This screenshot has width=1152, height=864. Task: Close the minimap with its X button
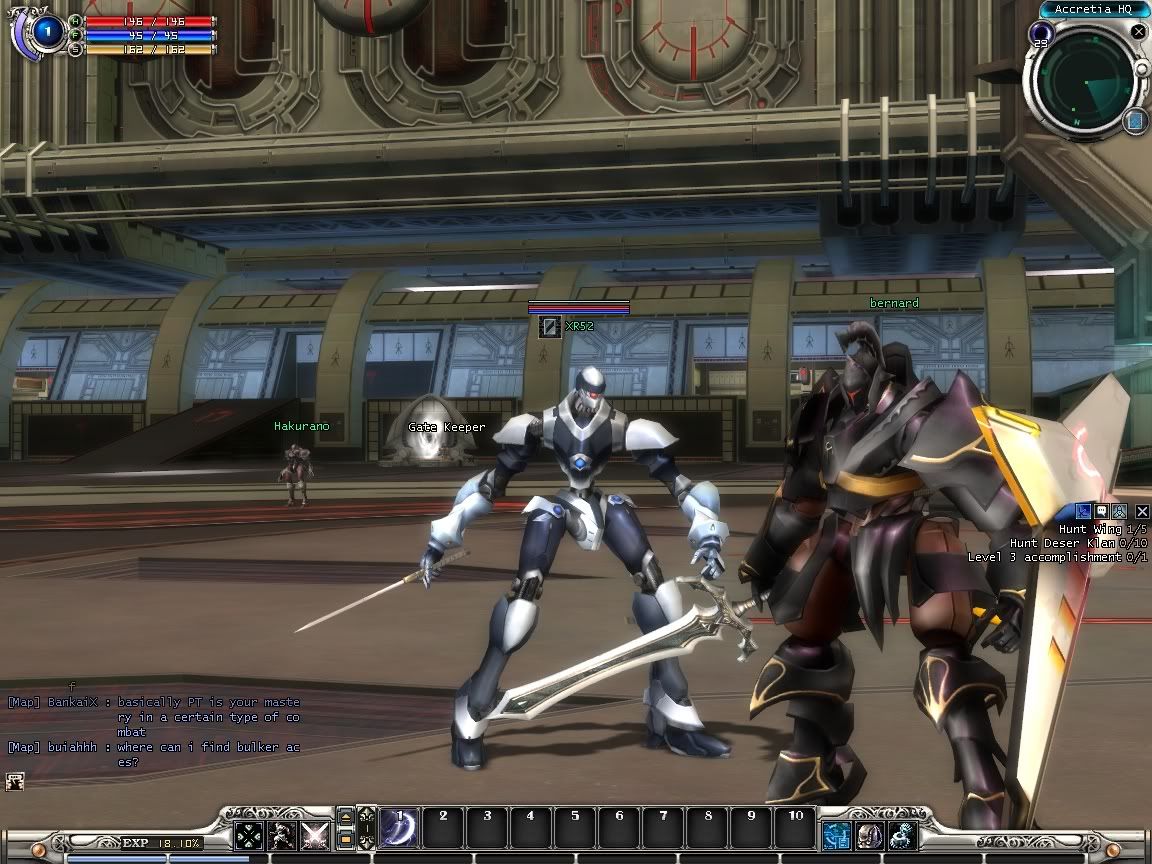pyautogui.click(x=1138, y=32)
